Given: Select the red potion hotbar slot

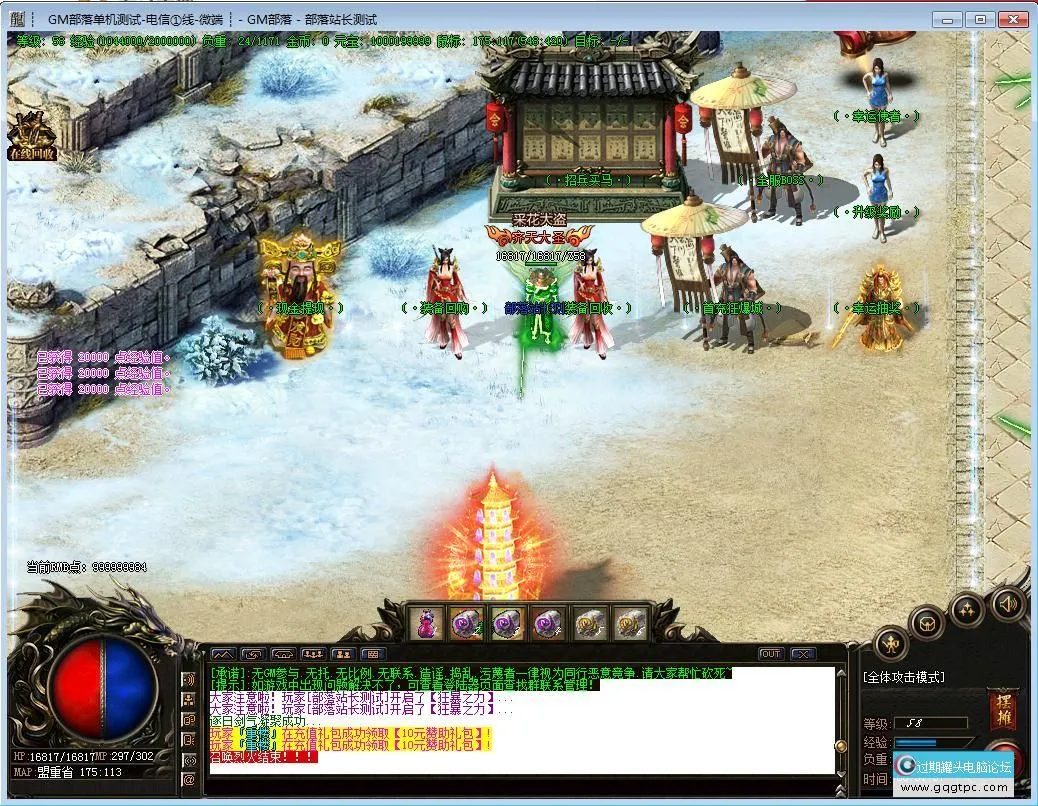Looking at the screenshot, I should 425,622.
